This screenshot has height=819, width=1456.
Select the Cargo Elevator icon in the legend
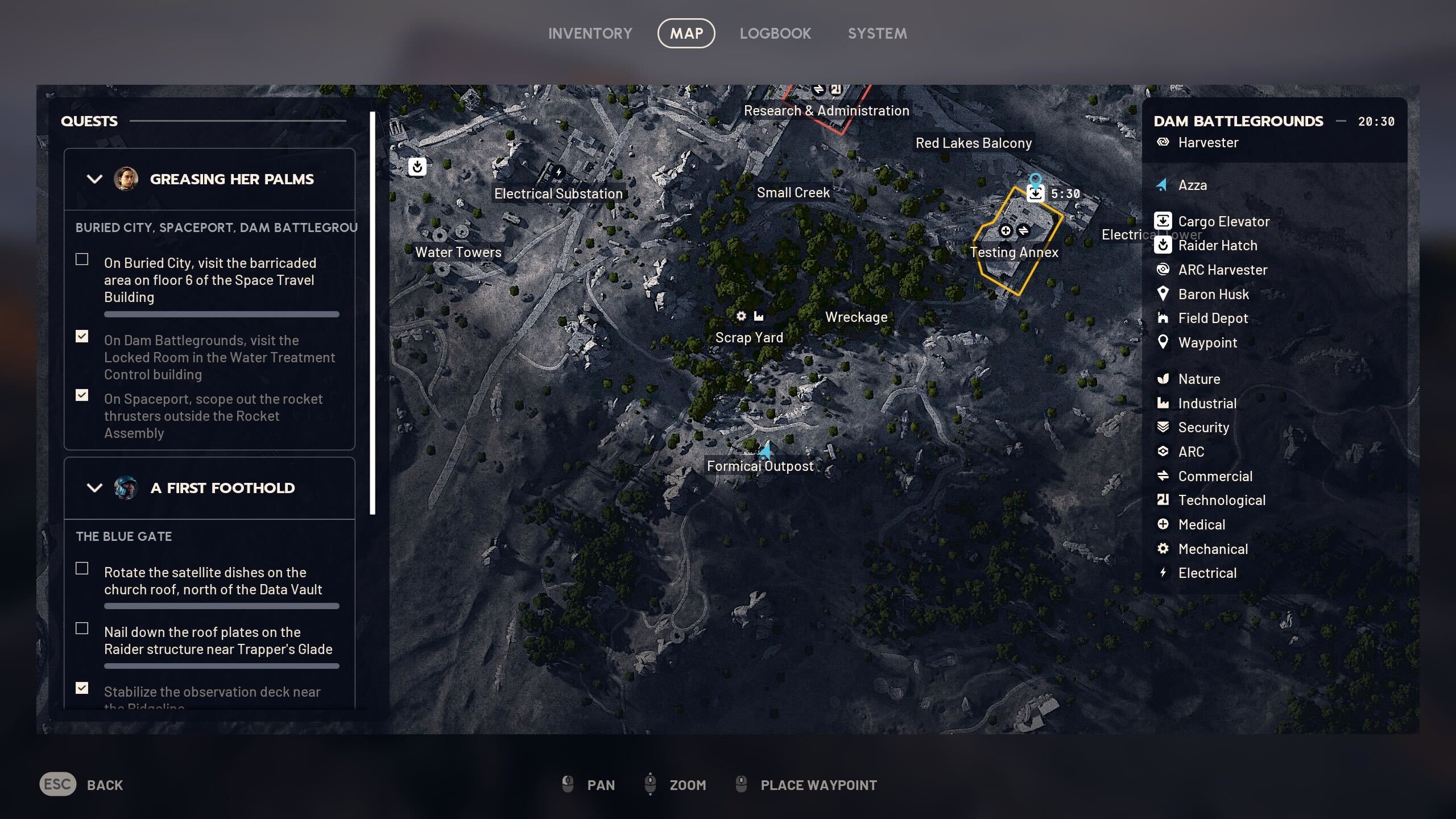point(1163,221)
